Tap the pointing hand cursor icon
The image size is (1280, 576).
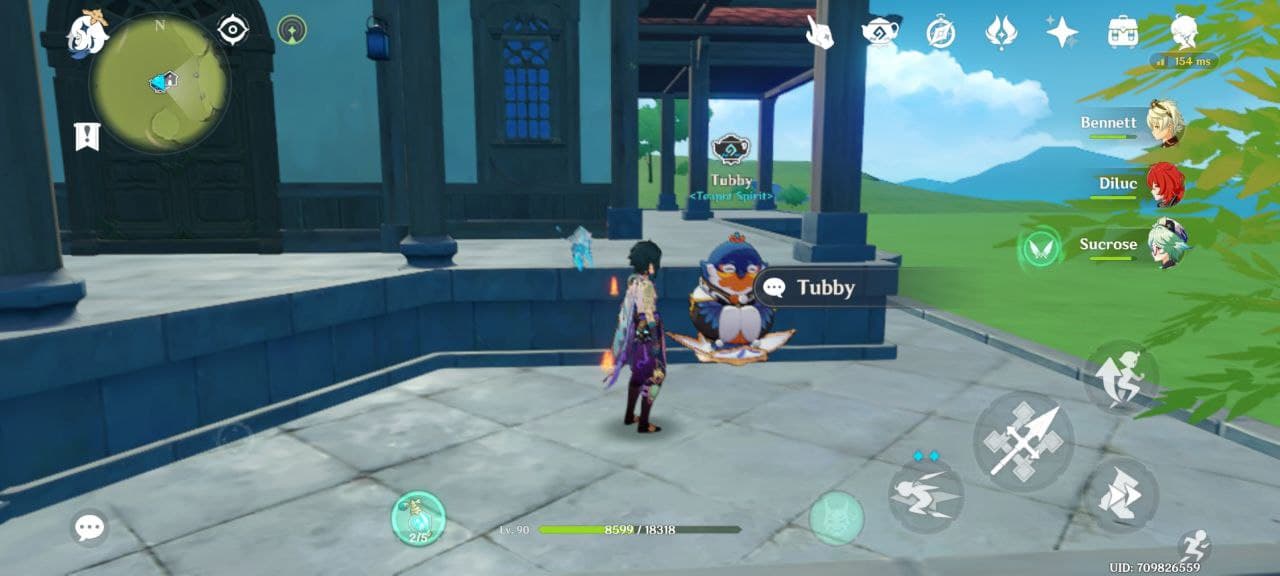(x=820, y=32)
